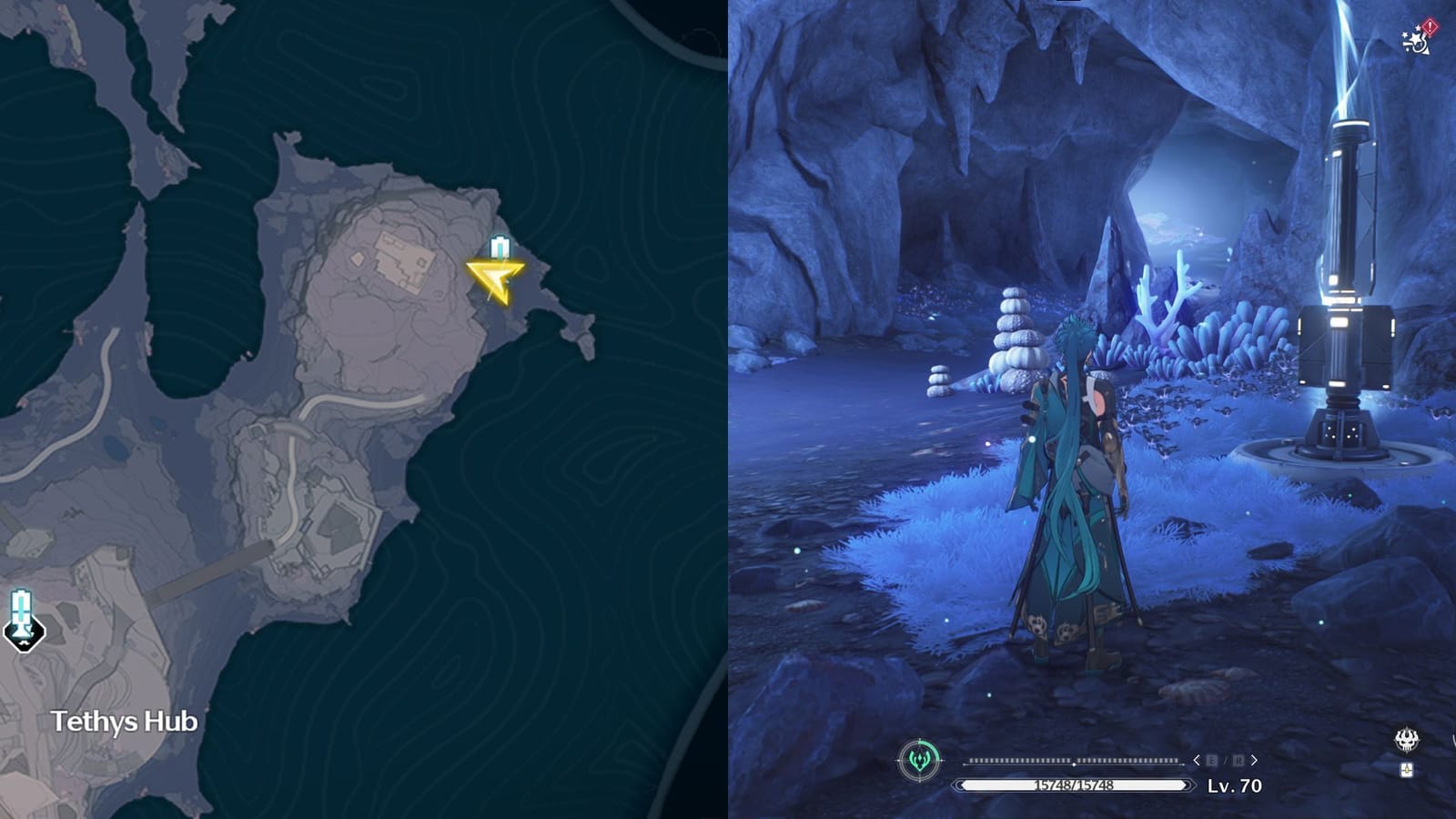Screen dimensions: 1456x819
Task: Open the Tacet Field skull icon bottom-right
Action: coord(1406,740)
